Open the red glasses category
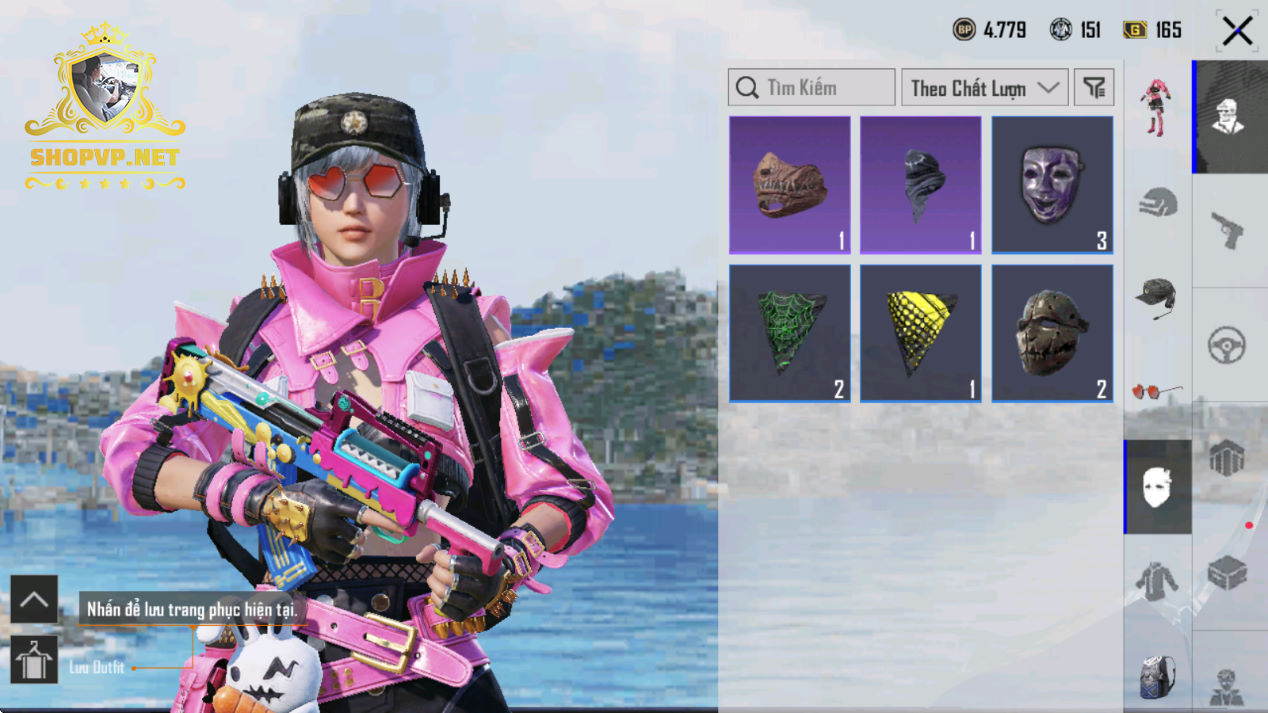 click(1157, 391)
